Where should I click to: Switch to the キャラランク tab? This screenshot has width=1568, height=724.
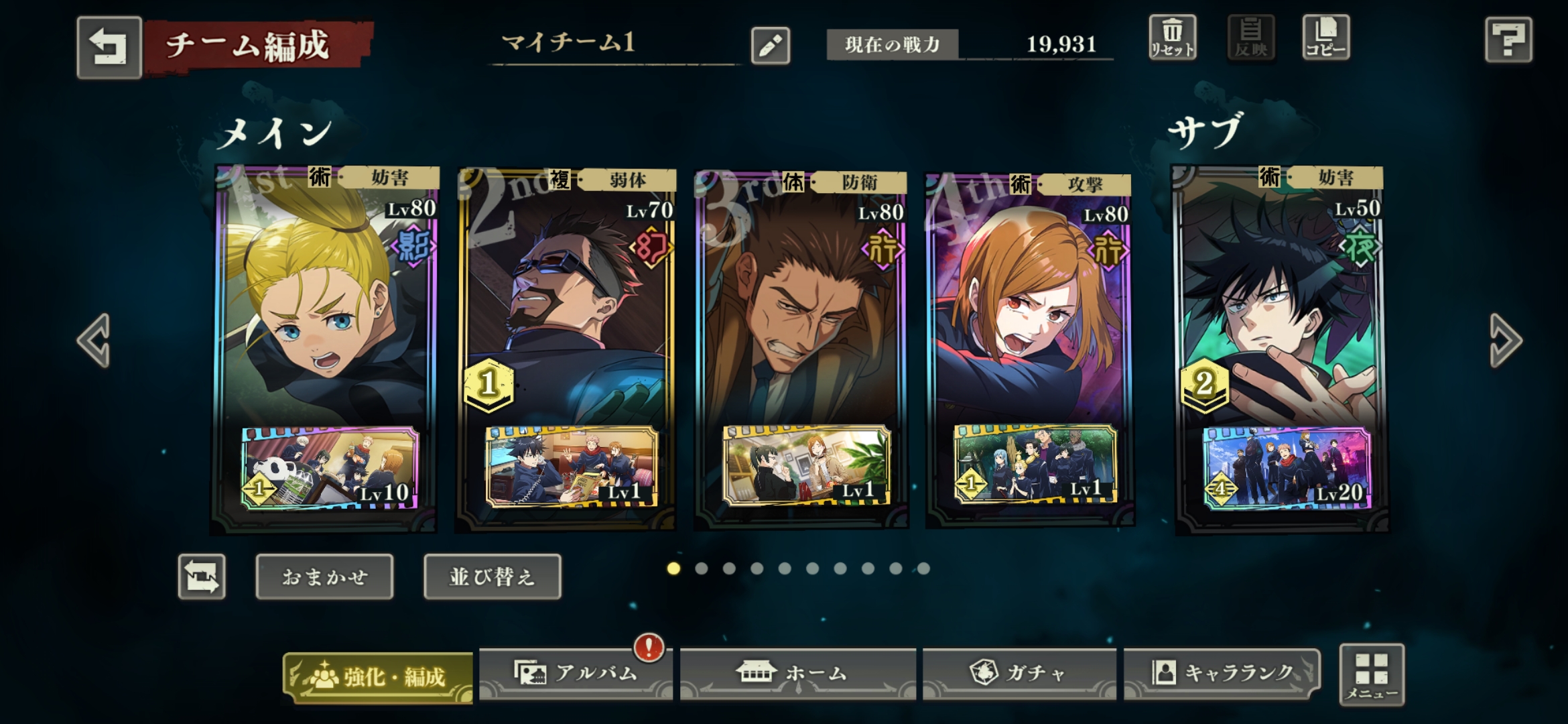1222,673
